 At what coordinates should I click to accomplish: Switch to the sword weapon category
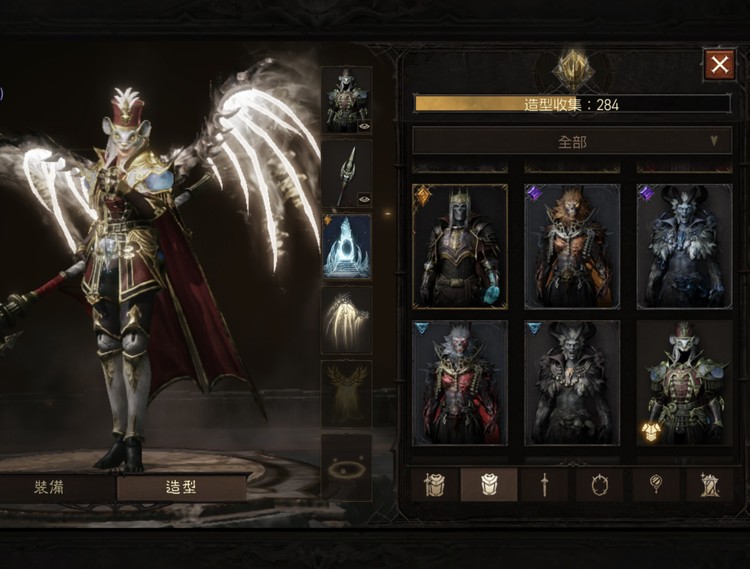point(543,485)
